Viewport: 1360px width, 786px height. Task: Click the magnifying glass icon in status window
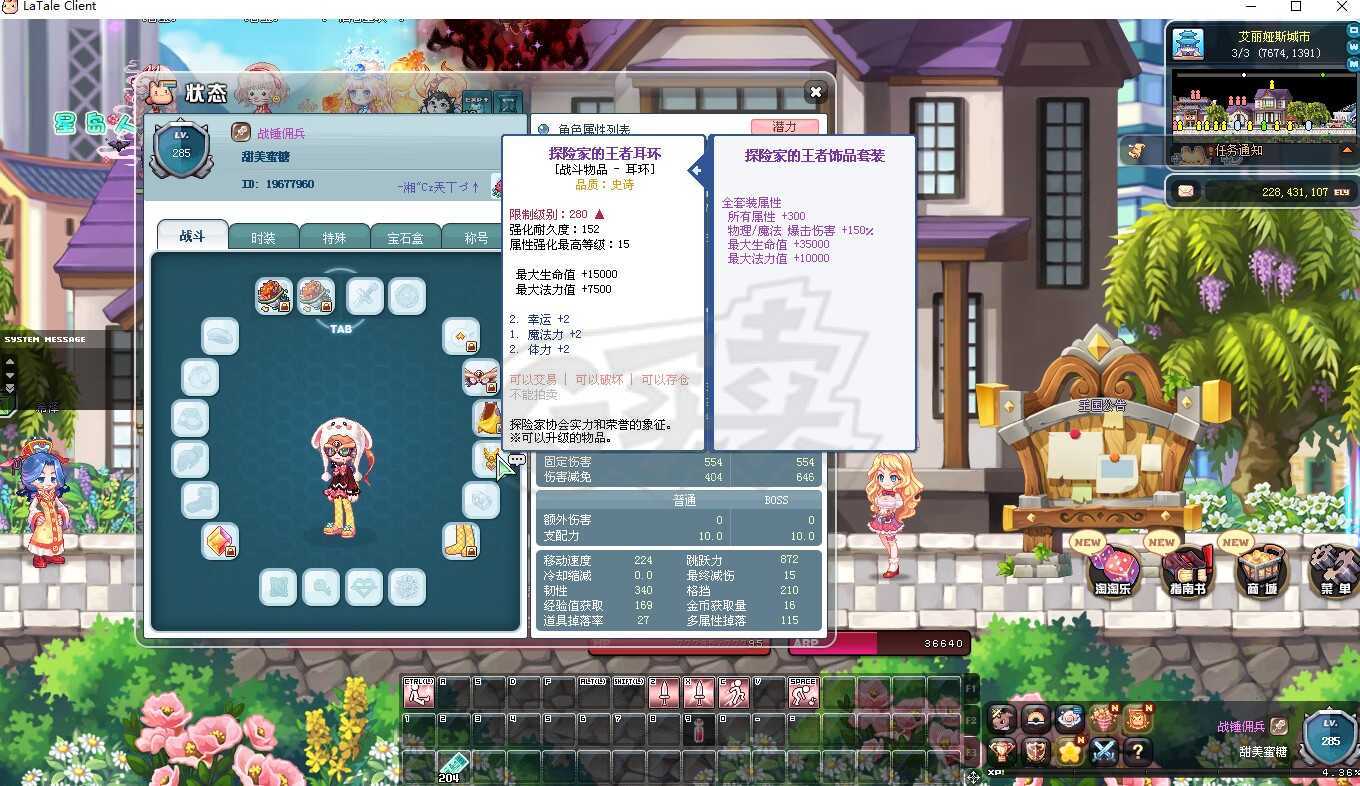point(321,588)
